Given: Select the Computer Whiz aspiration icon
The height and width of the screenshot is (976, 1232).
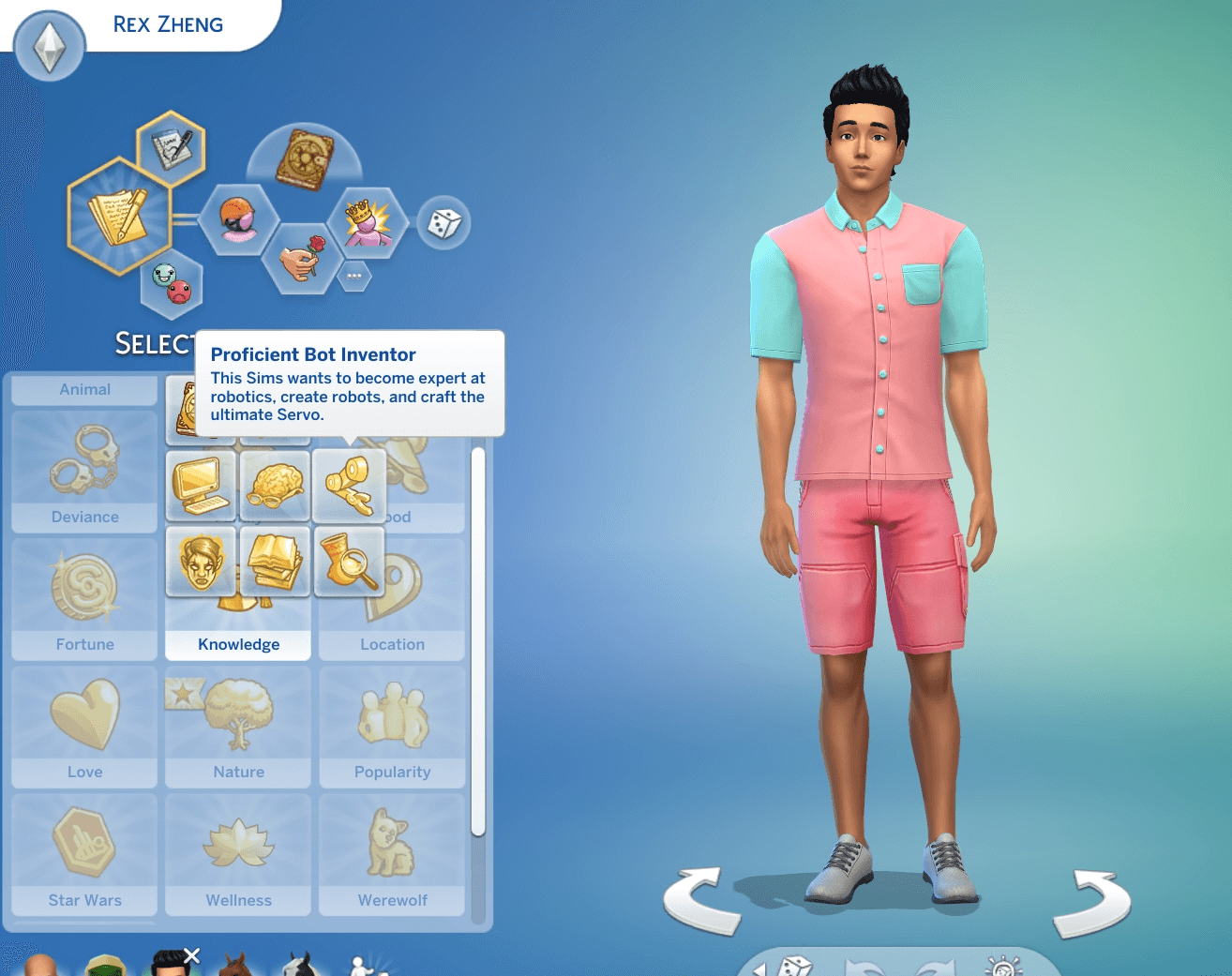Looking at the screenshot, I should coord(201,486).
